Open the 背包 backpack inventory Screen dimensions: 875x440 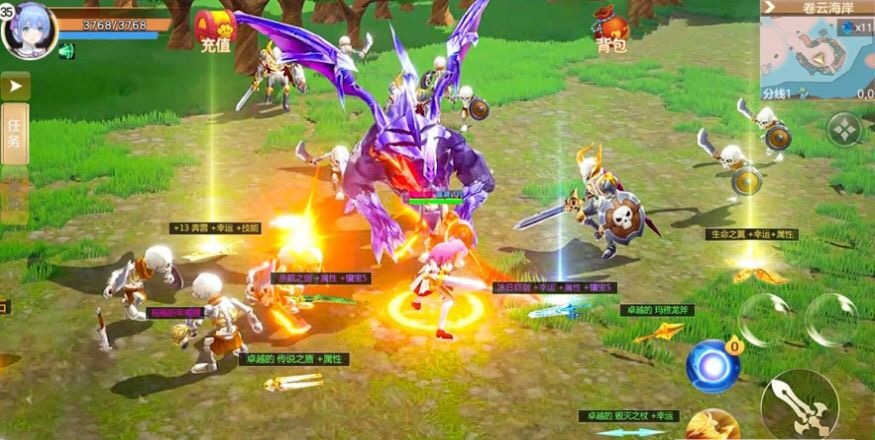pyautogui.click(x=611, y=30)
